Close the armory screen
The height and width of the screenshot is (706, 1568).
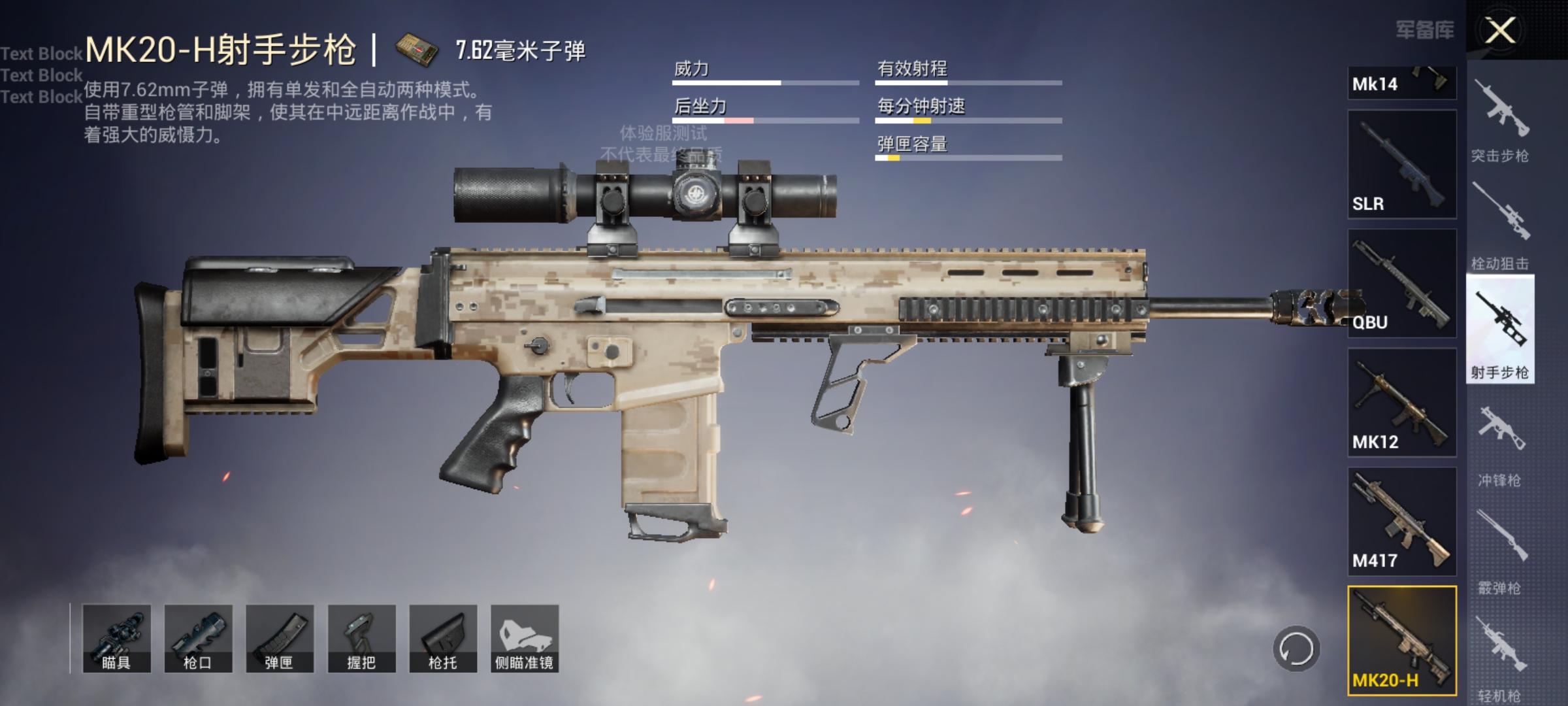point(1500,30)
